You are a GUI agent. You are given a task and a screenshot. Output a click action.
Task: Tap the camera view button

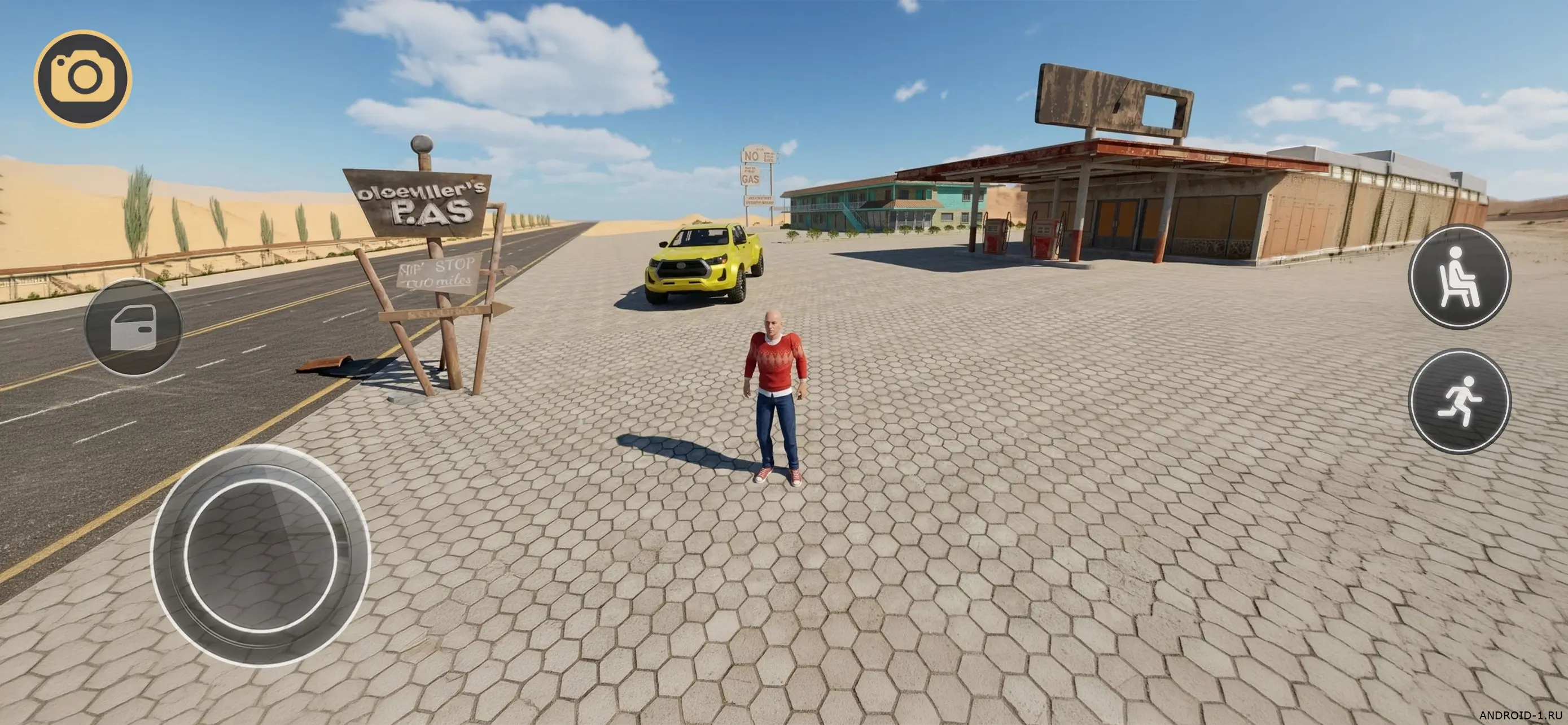[83, 78]
